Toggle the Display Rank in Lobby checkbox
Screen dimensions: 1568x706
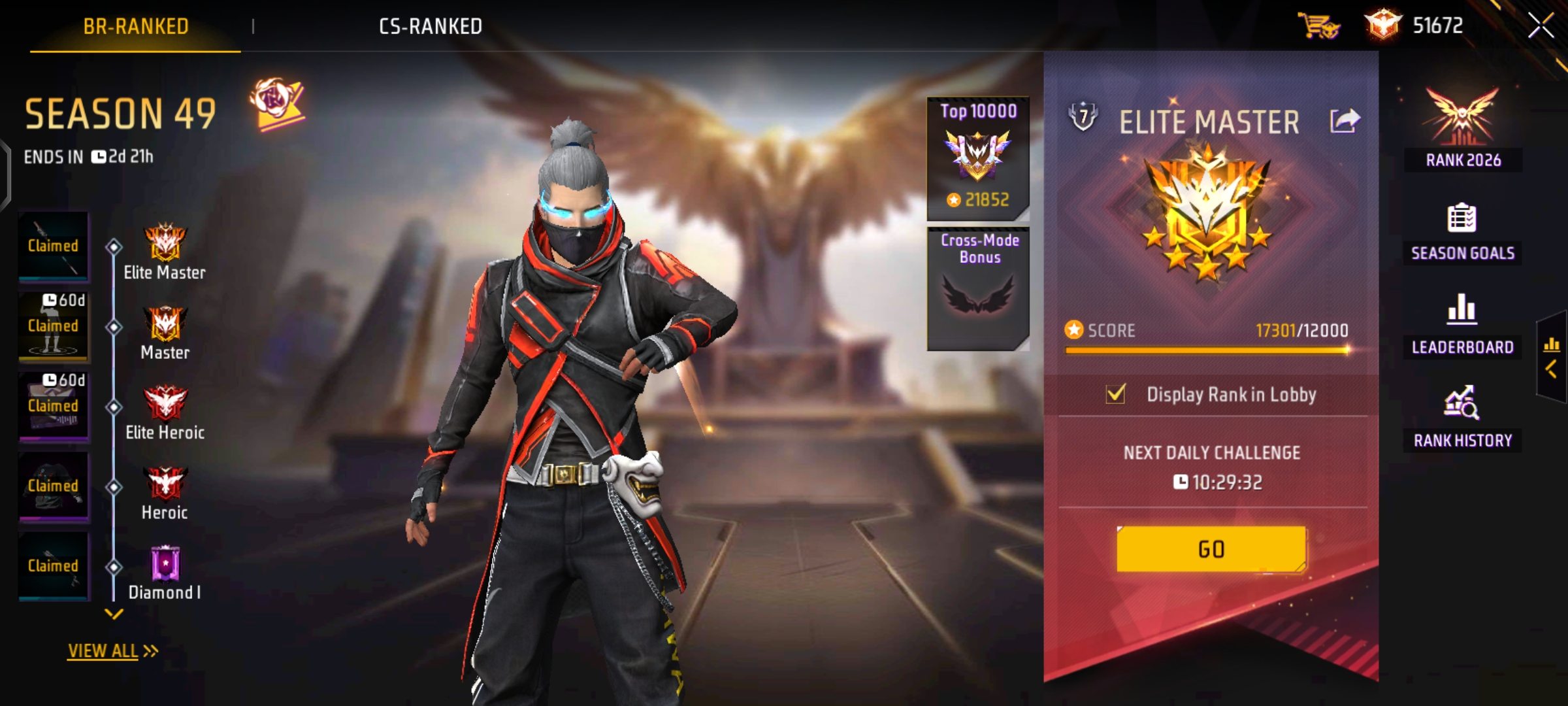pyautogui.click(x=1115, y=394)
